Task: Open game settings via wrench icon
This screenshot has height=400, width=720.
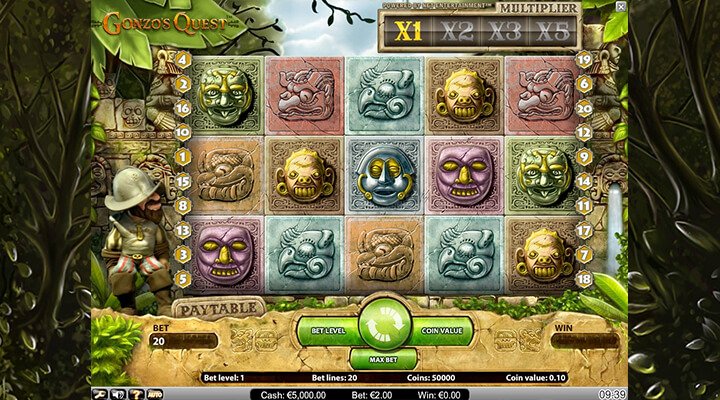Action: [x=101, y=394]
